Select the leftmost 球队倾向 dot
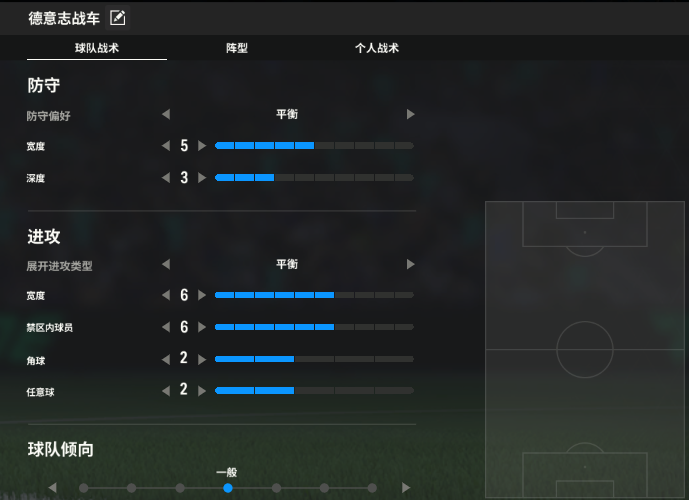Screen dimensions: 689x500 coord(84,488)
